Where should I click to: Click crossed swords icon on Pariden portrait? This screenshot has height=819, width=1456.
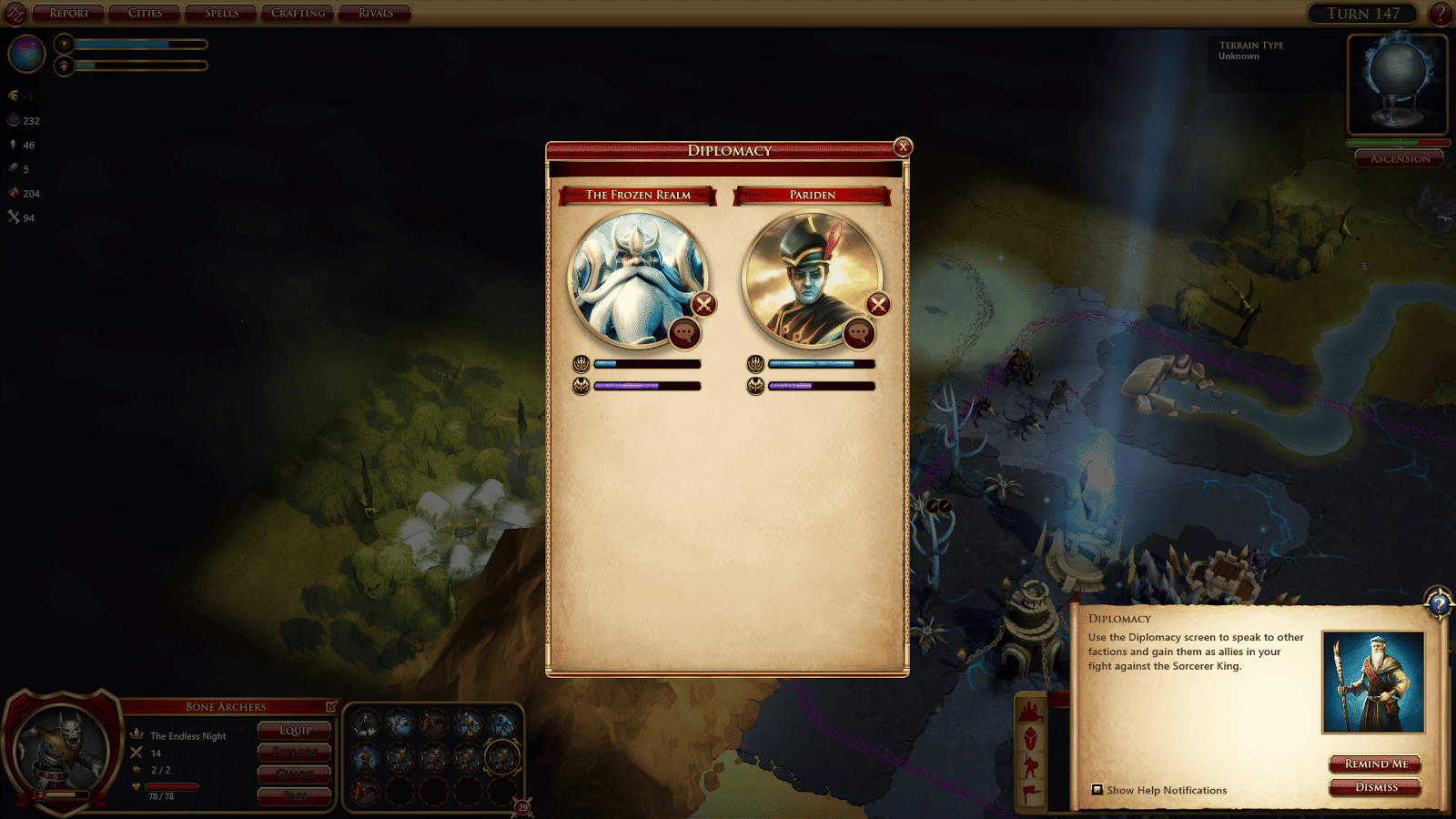(877, 305)
